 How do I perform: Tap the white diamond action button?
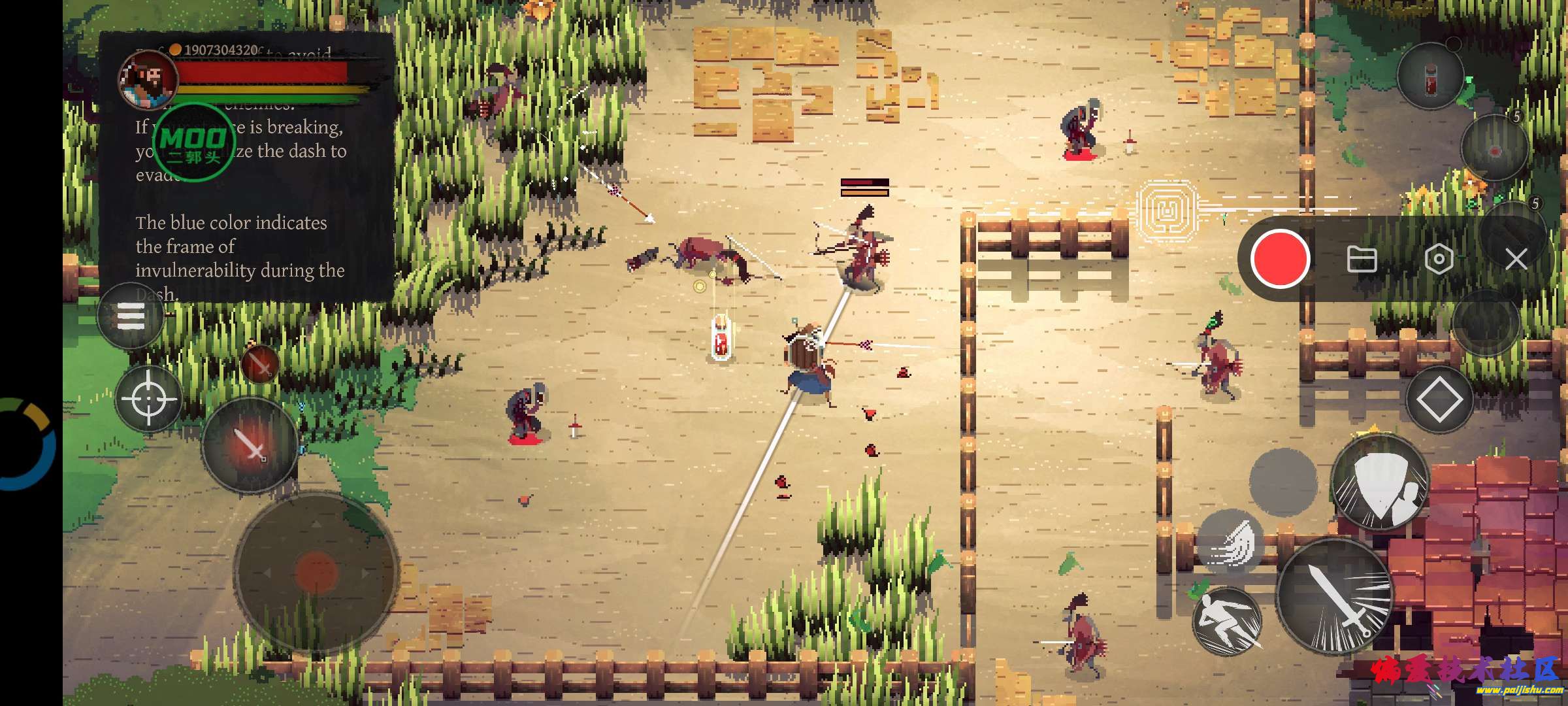point(1439,399)
